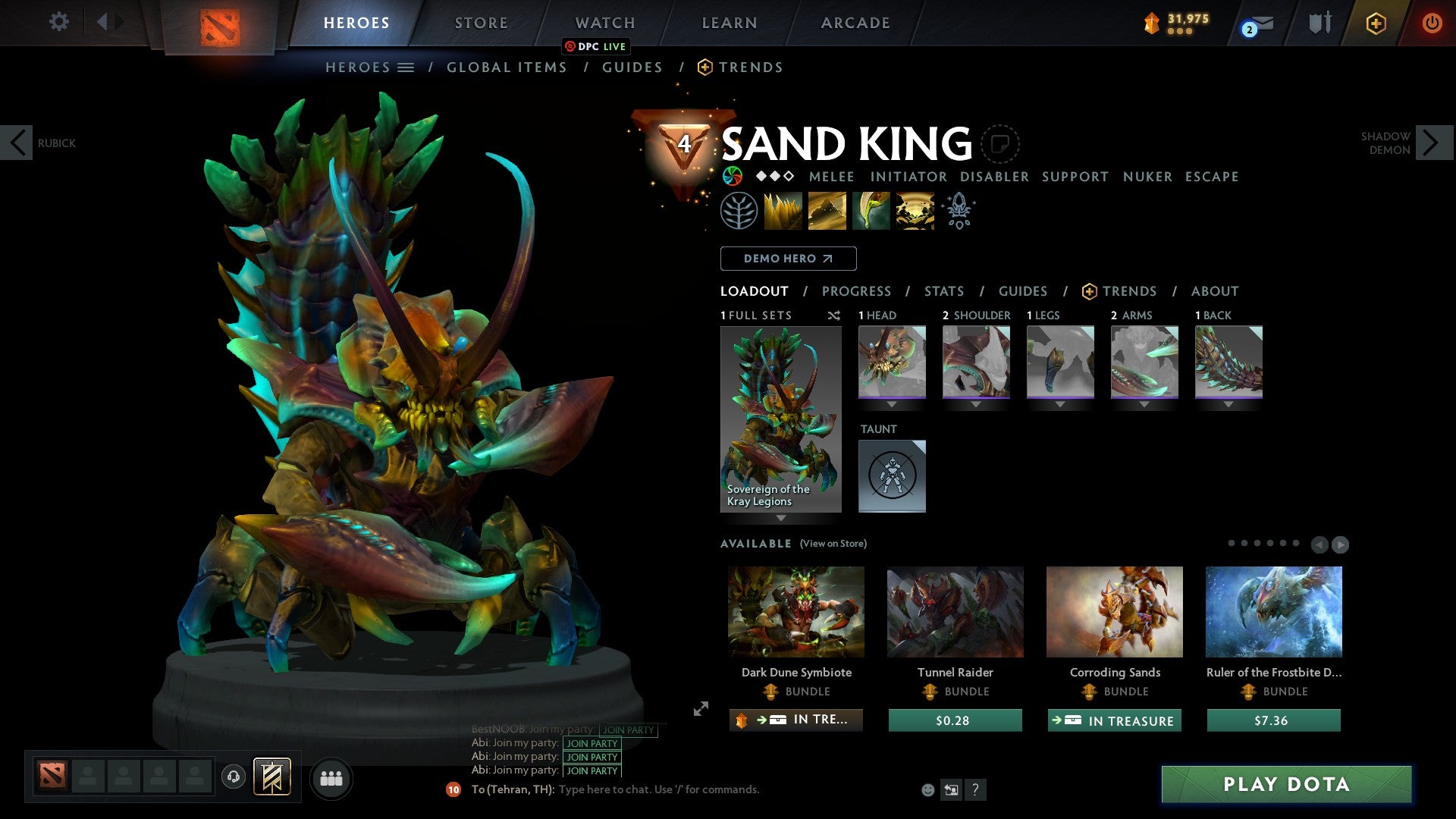Expand the Head slot item dropdown
This screenshot has width=1456, height=819.
coord(892,404)
